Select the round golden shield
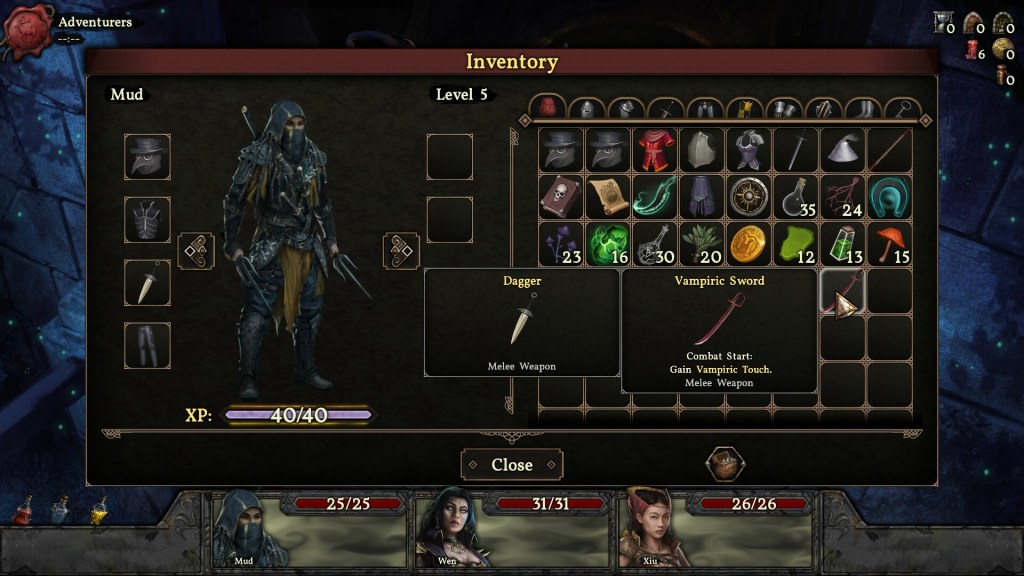Viewport: 1024px width, 576px height. click(747, 197)
